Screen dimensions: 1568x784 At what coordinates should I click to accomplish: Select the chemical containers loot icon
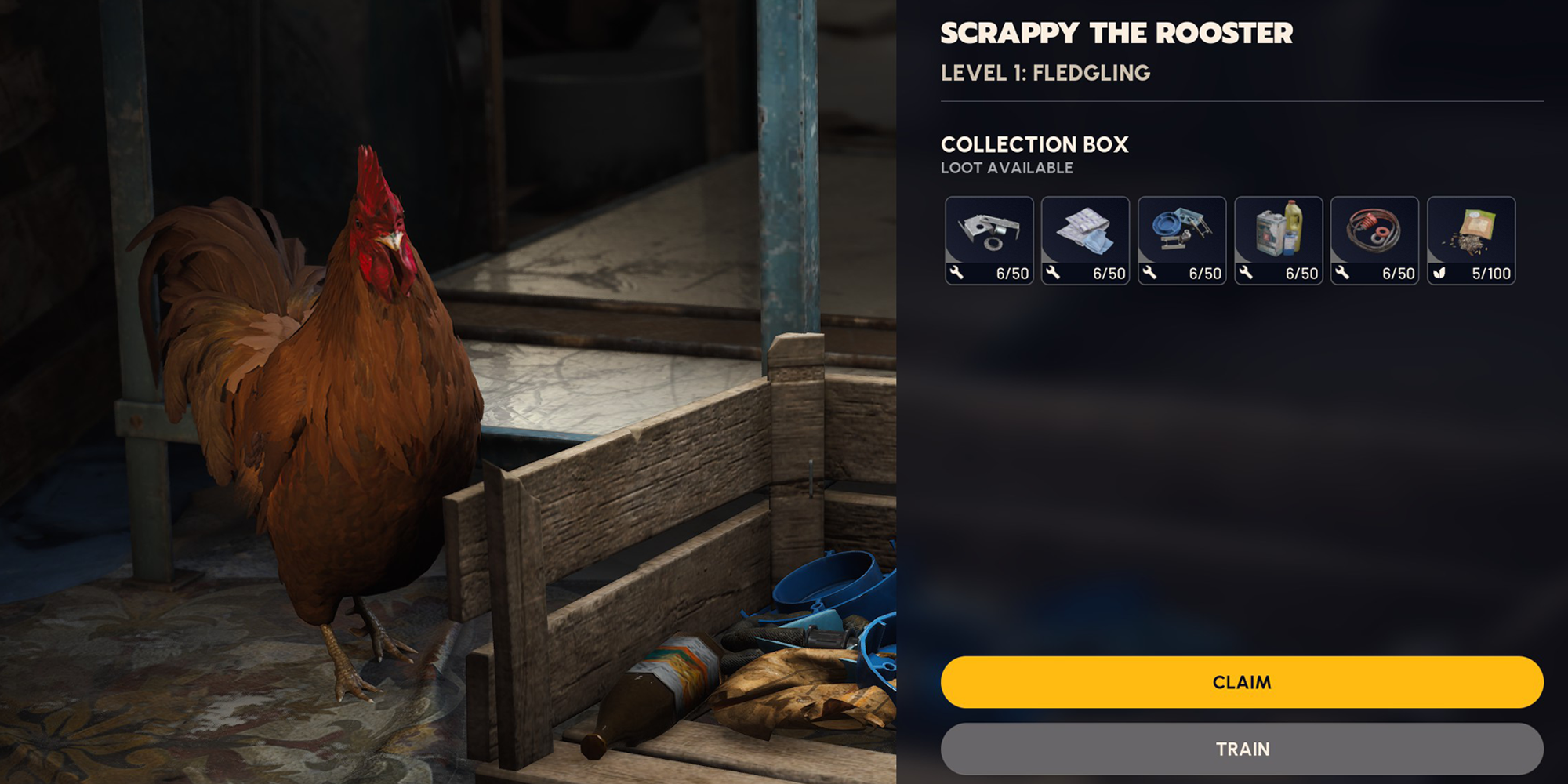coord(1279,231)
